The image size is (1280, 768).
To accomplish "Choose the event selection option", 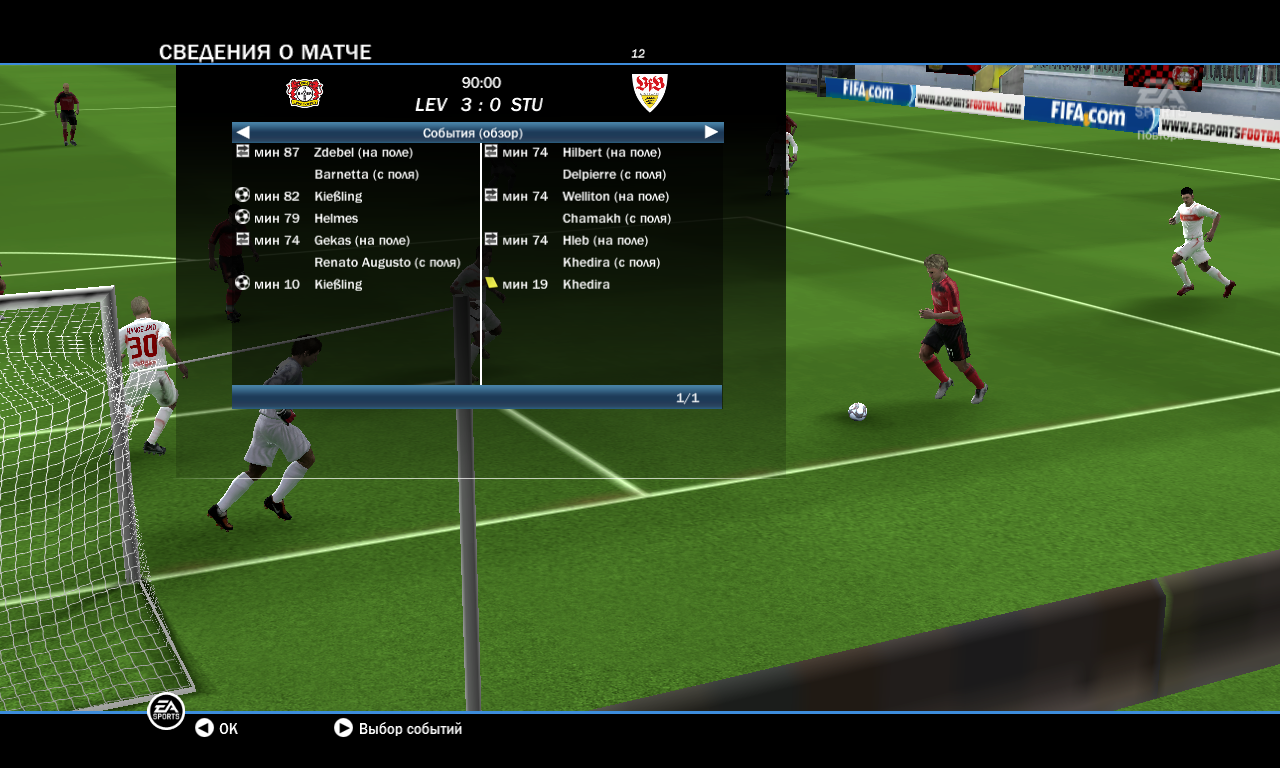I will tap(399, 729).
